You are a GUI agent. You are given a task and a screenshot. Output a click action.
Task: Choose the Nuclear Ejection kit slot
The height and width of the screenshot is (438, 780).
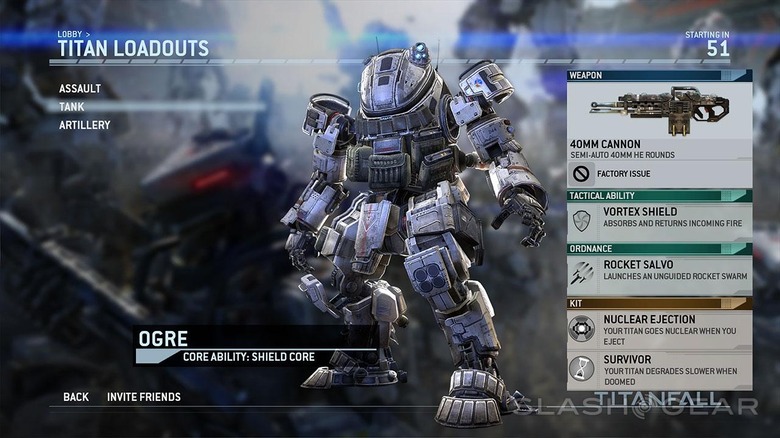click(x=659, y=327)
